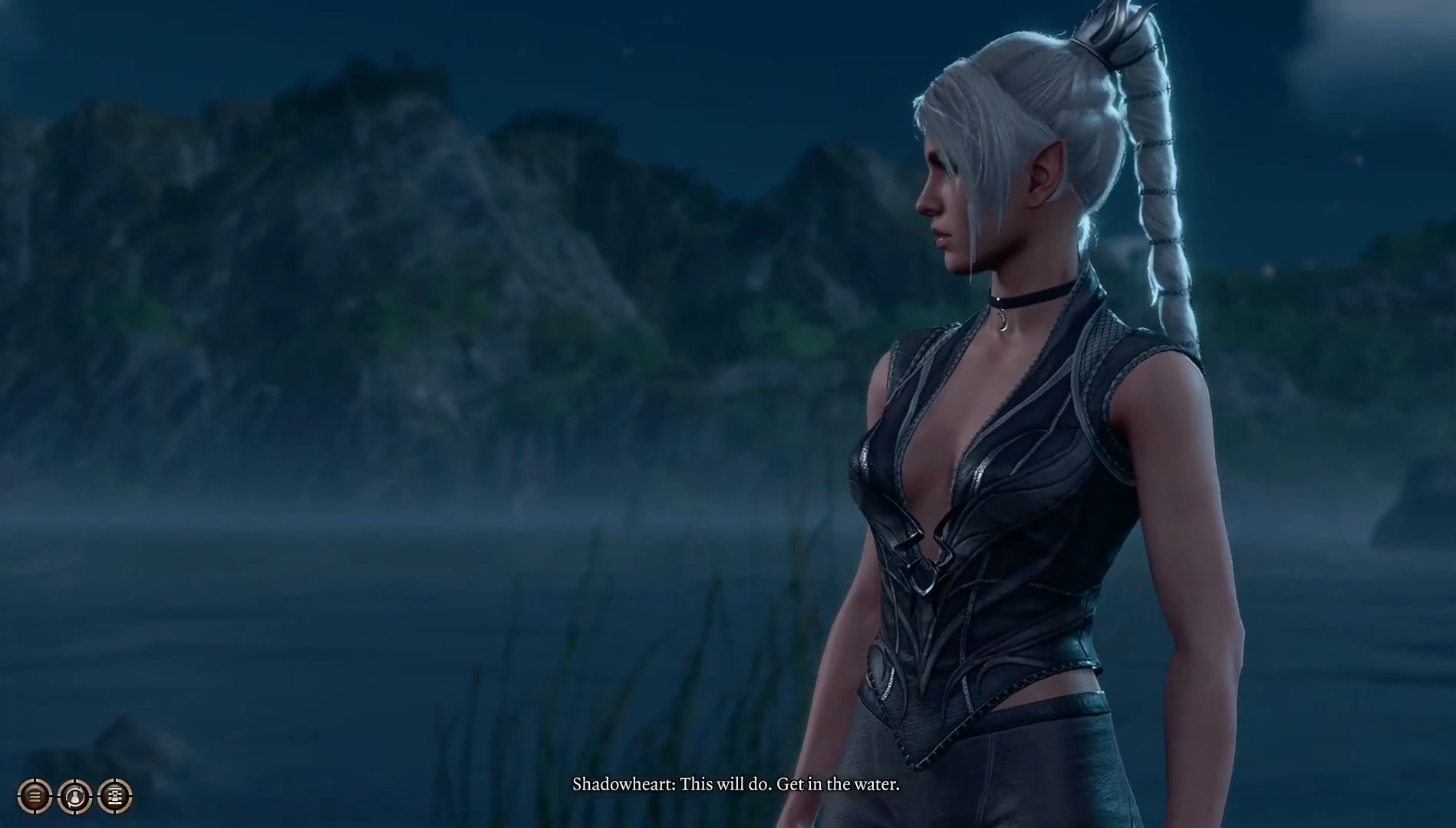Open the stacked-lines dialogue menu icon

pyautogui.click(x=35, y=797)
